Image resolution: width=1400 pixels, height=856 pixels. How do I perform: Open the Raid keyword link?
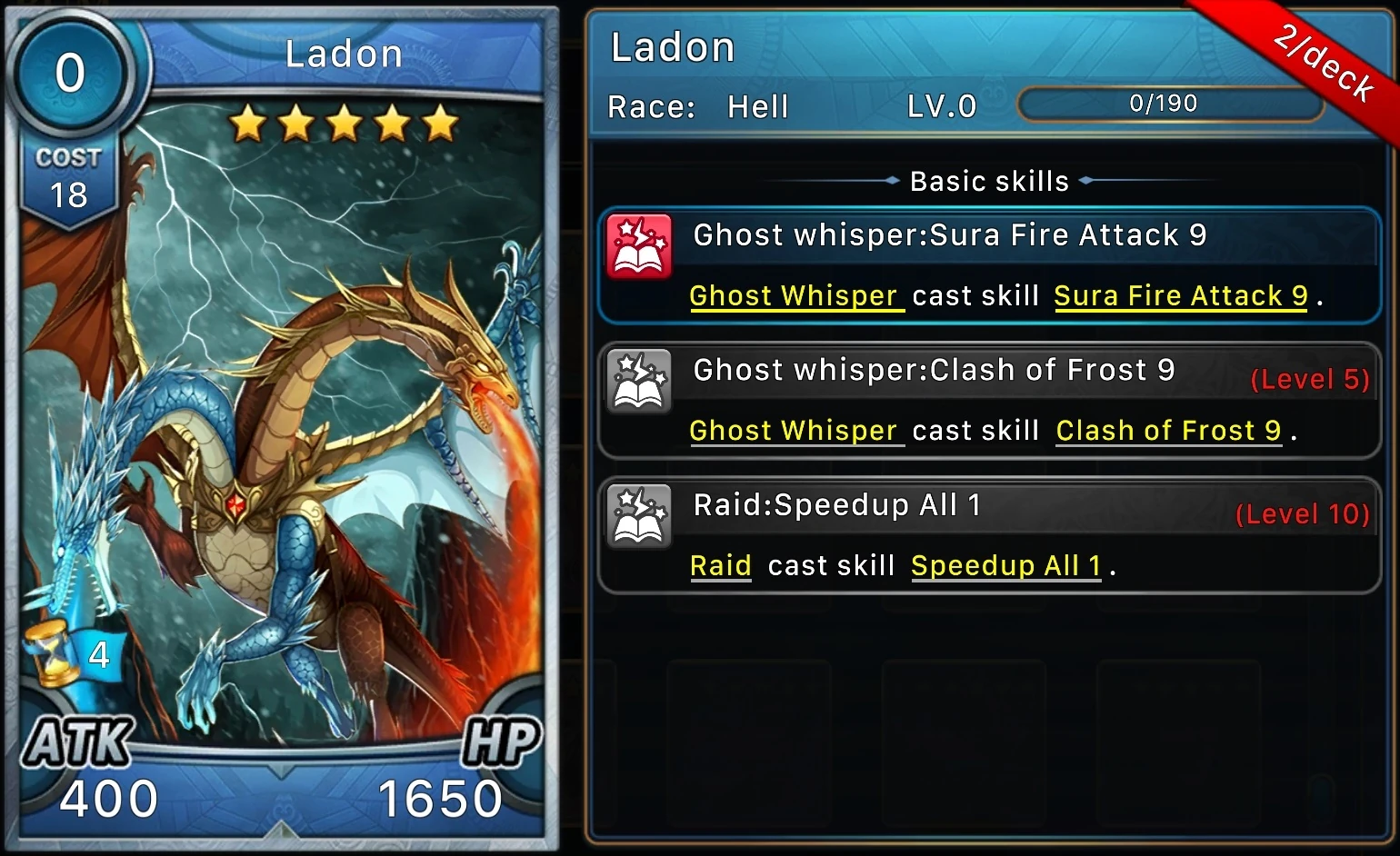pos(720,564)
